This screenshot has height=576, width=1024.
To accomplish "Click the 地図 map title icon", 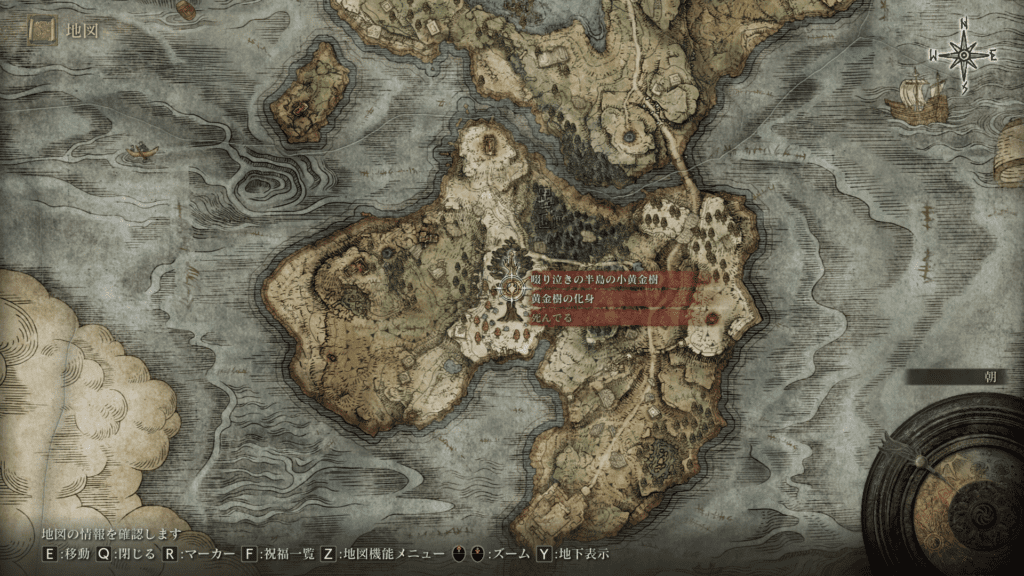I will click(x=43, y=29).
